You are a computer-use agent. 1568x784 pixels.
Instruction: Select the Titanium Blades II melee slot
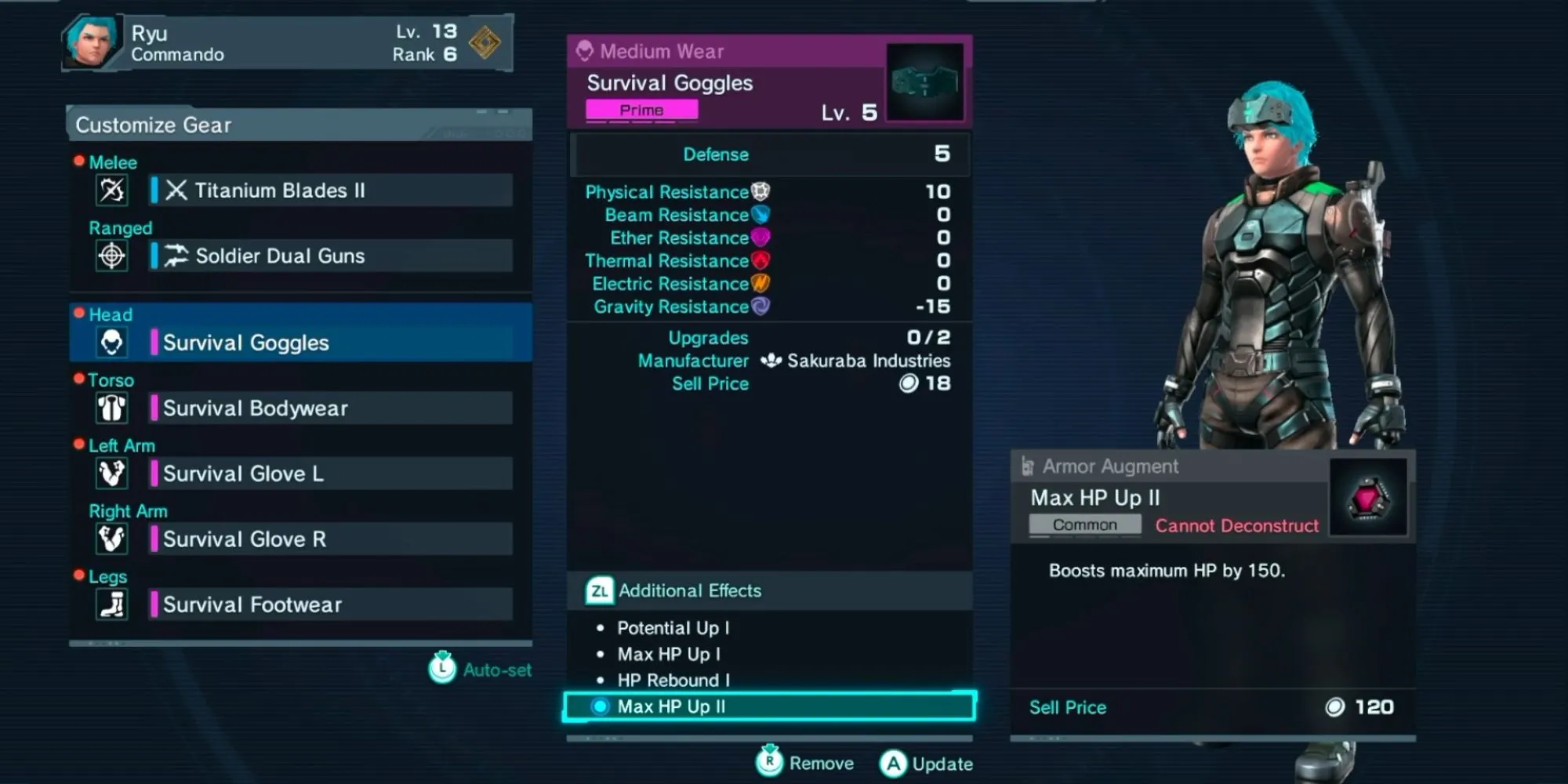pos(331,191)
